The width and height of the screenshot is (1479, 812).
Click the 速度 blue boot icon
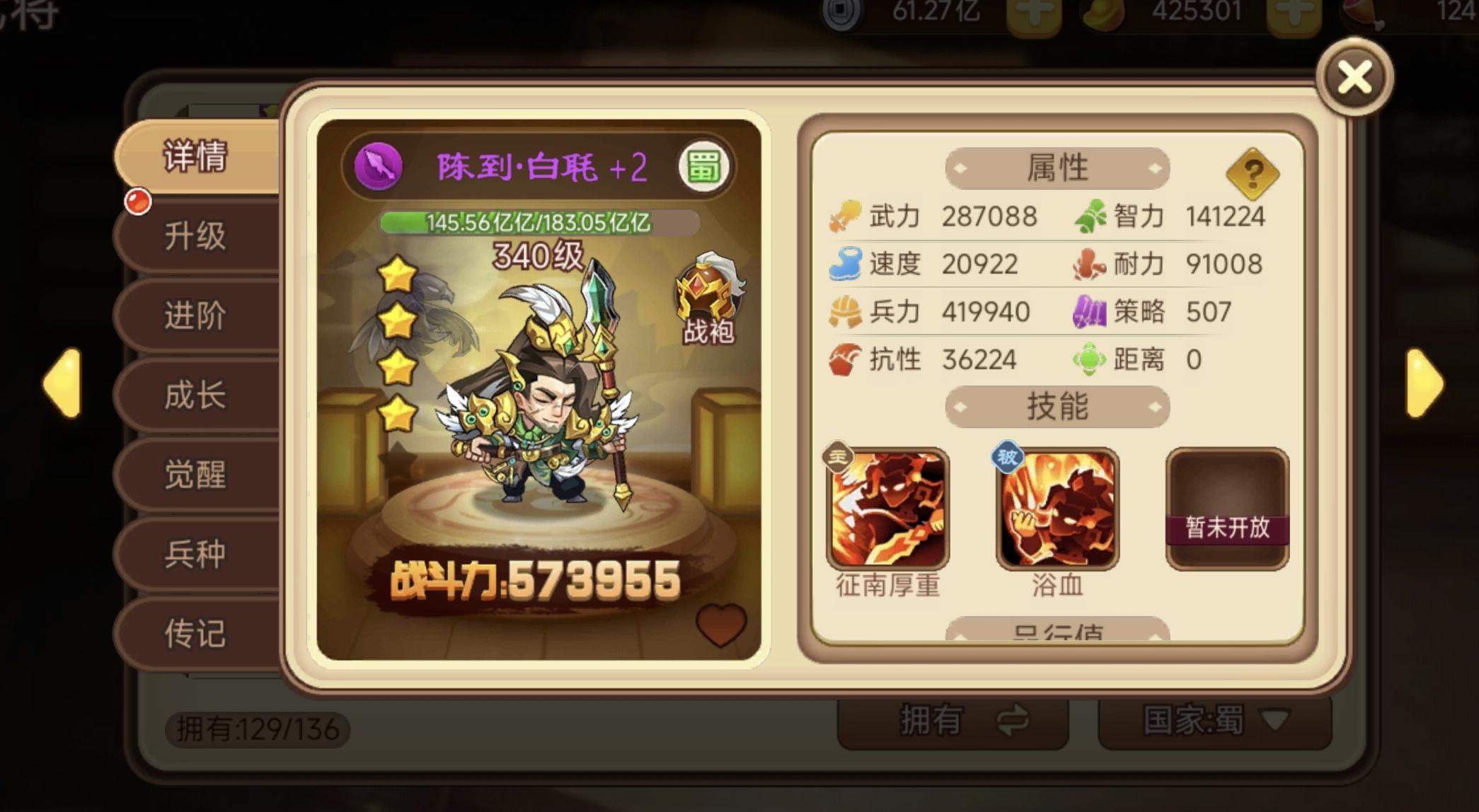[844, 263]
